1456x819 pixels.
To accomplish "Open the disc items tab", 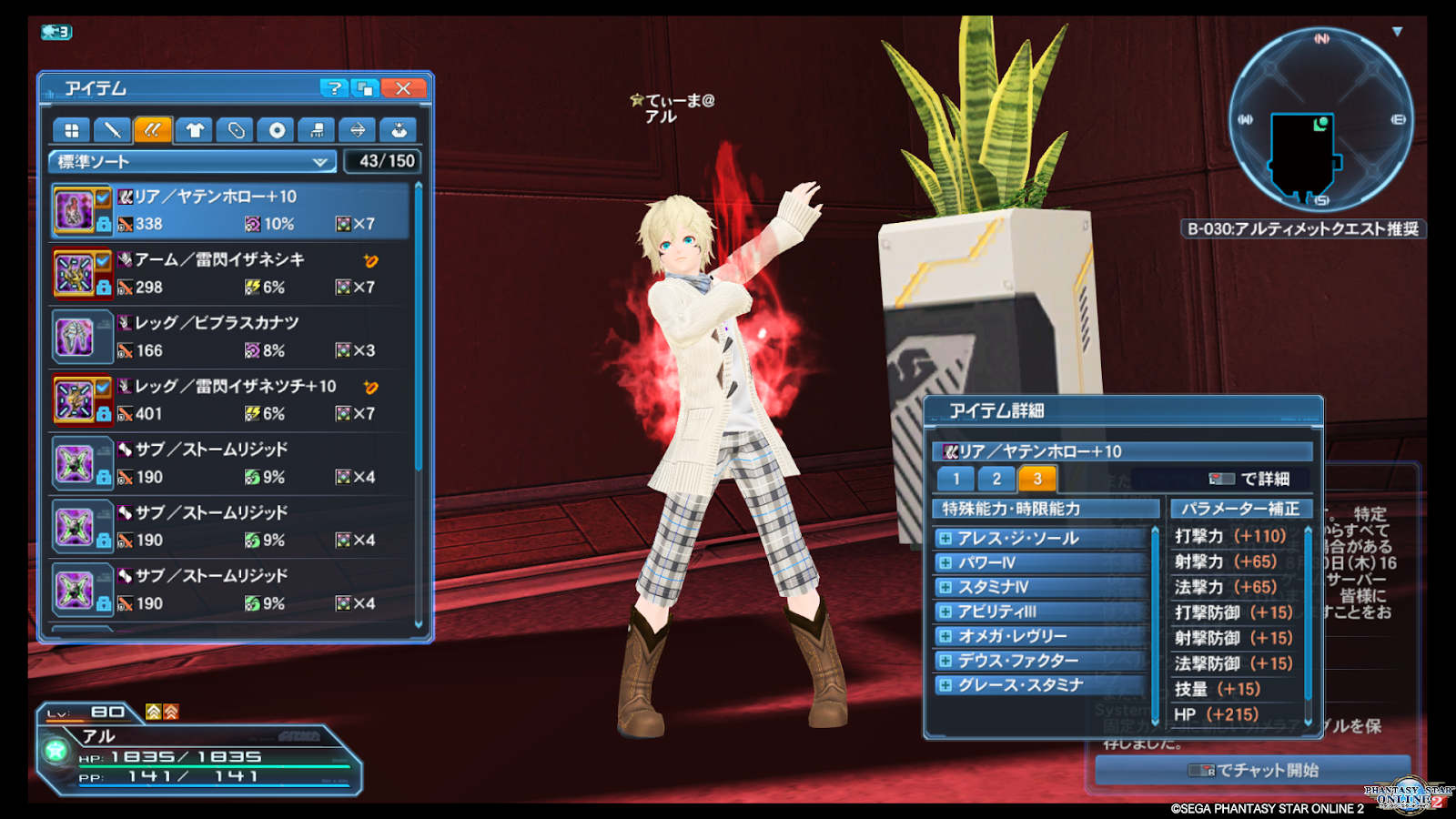I will [x=277, y=130].
